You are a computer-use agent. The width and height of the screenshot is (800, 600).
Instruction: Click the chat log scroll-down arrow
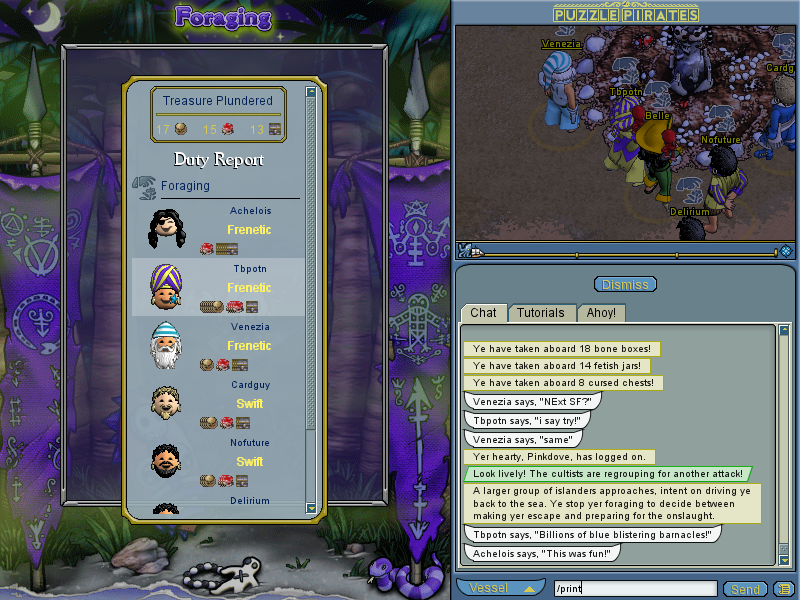point(784,562)
